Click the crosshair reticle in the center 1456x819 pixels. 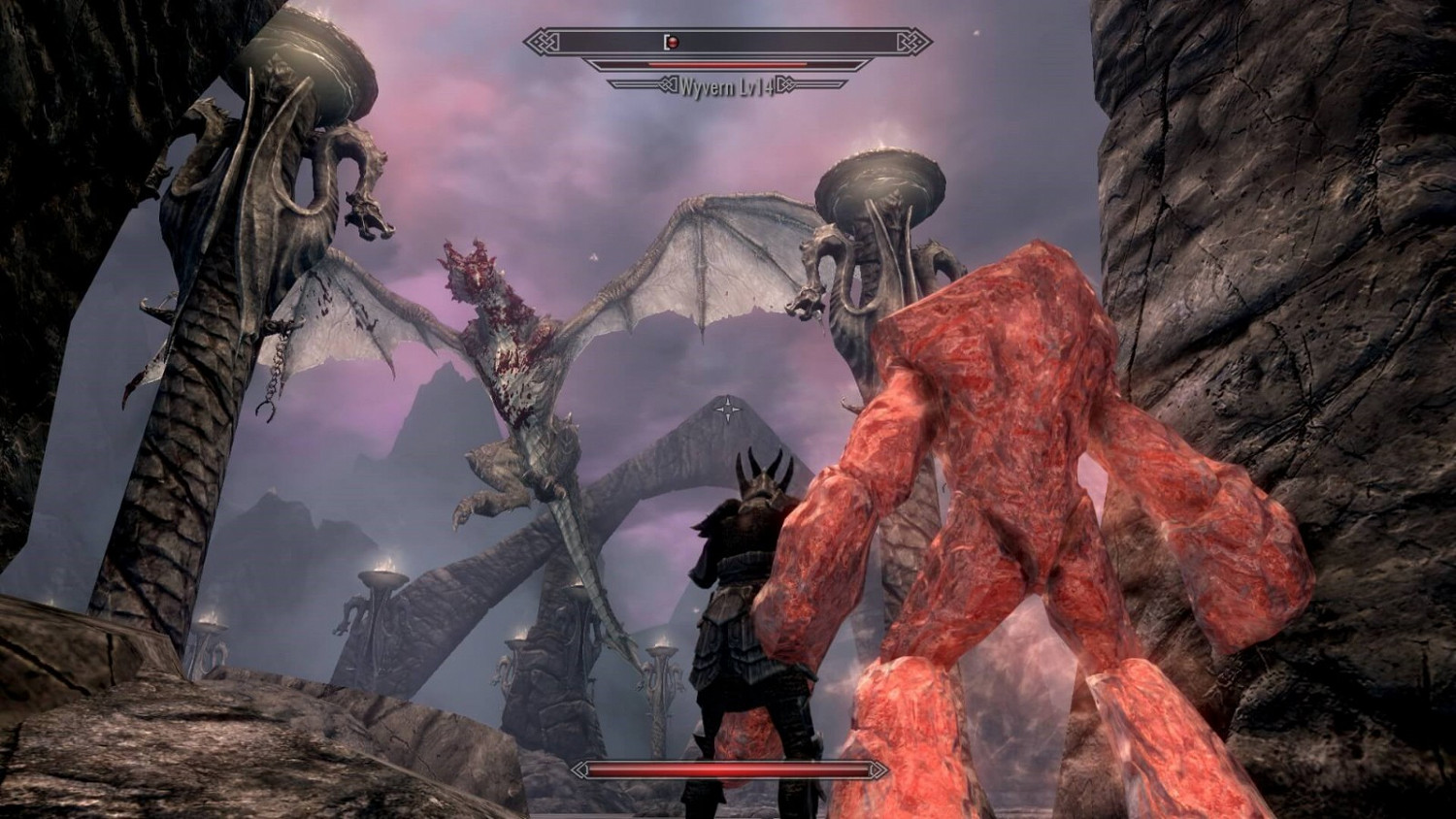point(726,409)
